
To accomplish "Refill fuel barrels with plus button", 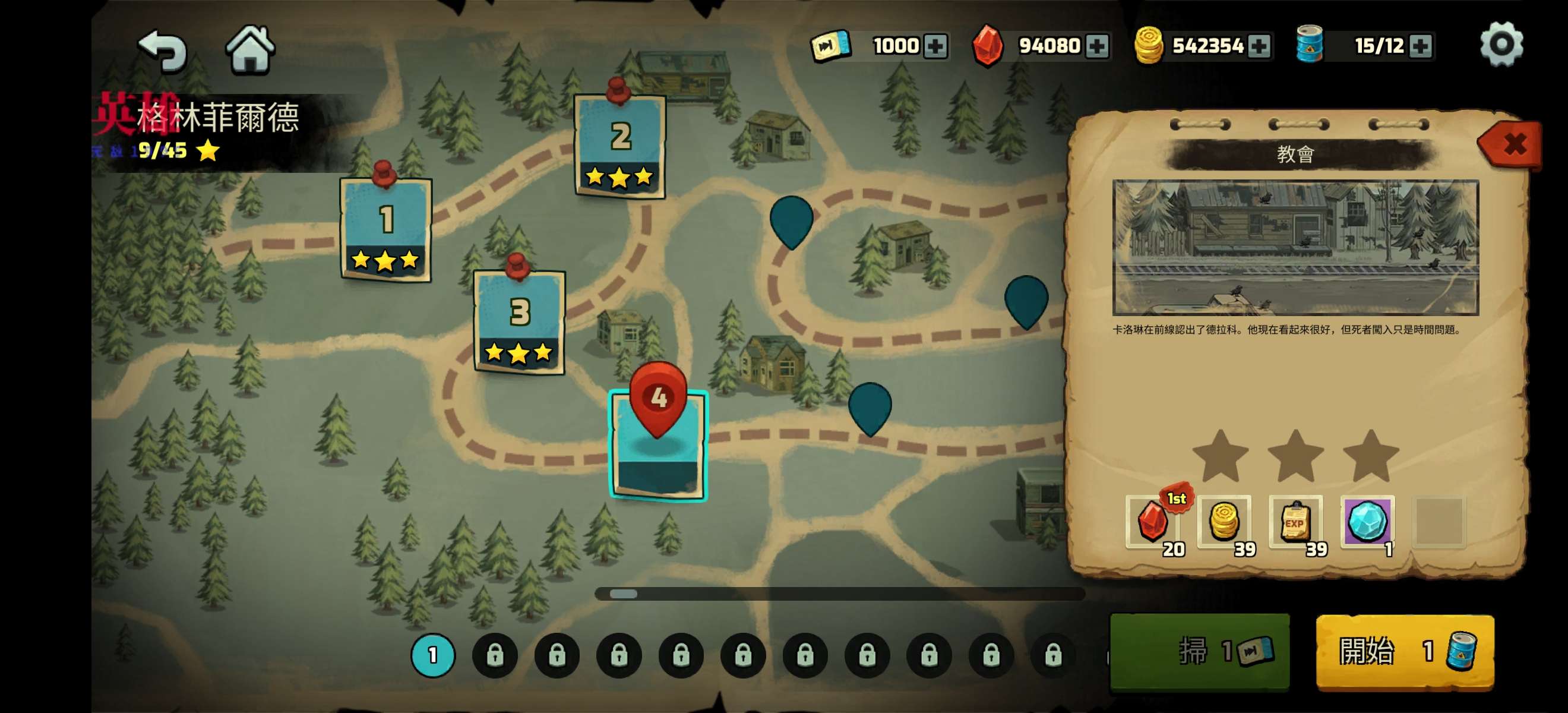I will (x=1420, y=46).
